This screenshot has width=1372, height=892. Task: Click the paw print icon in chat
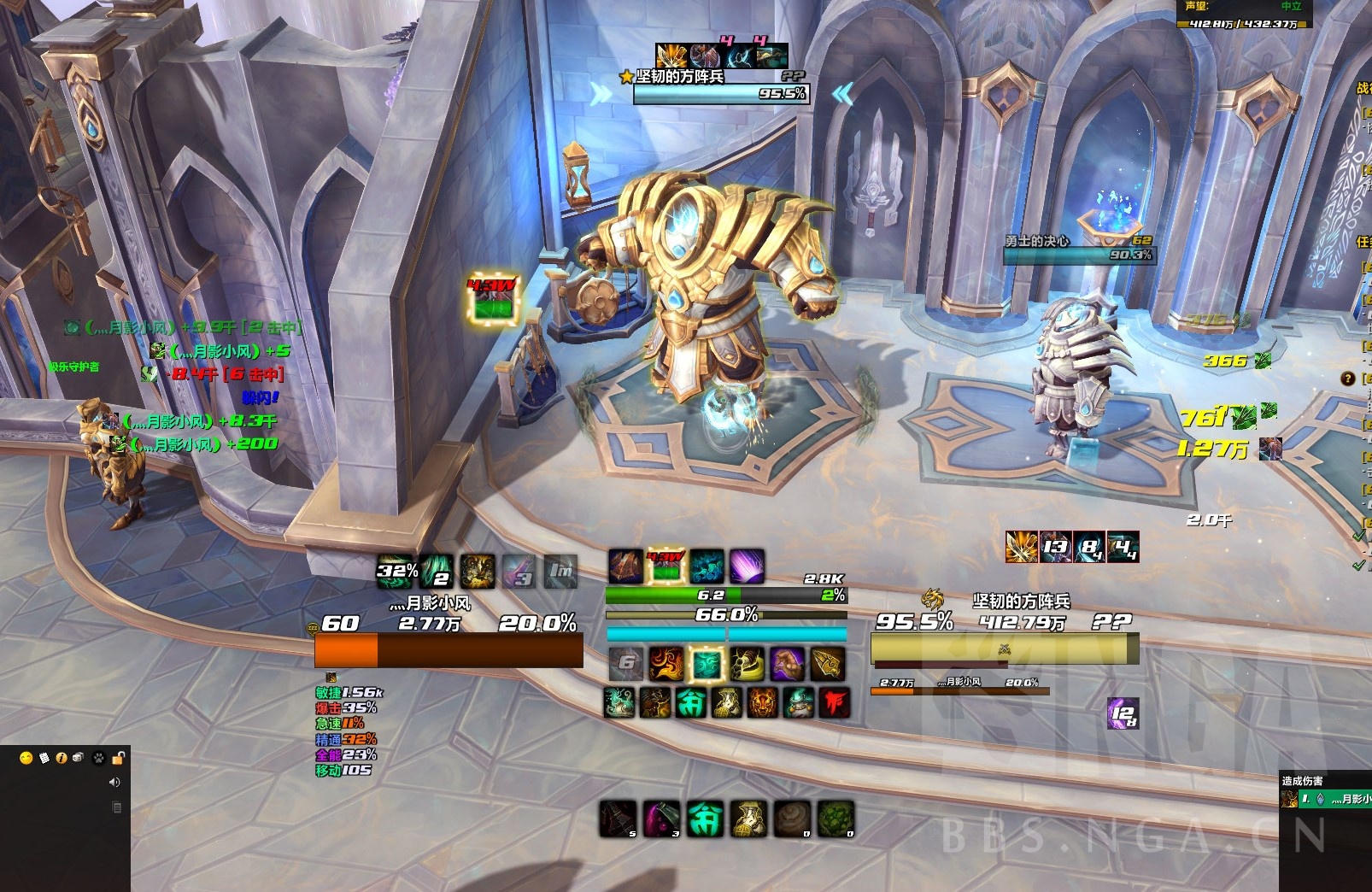[99, 758]
